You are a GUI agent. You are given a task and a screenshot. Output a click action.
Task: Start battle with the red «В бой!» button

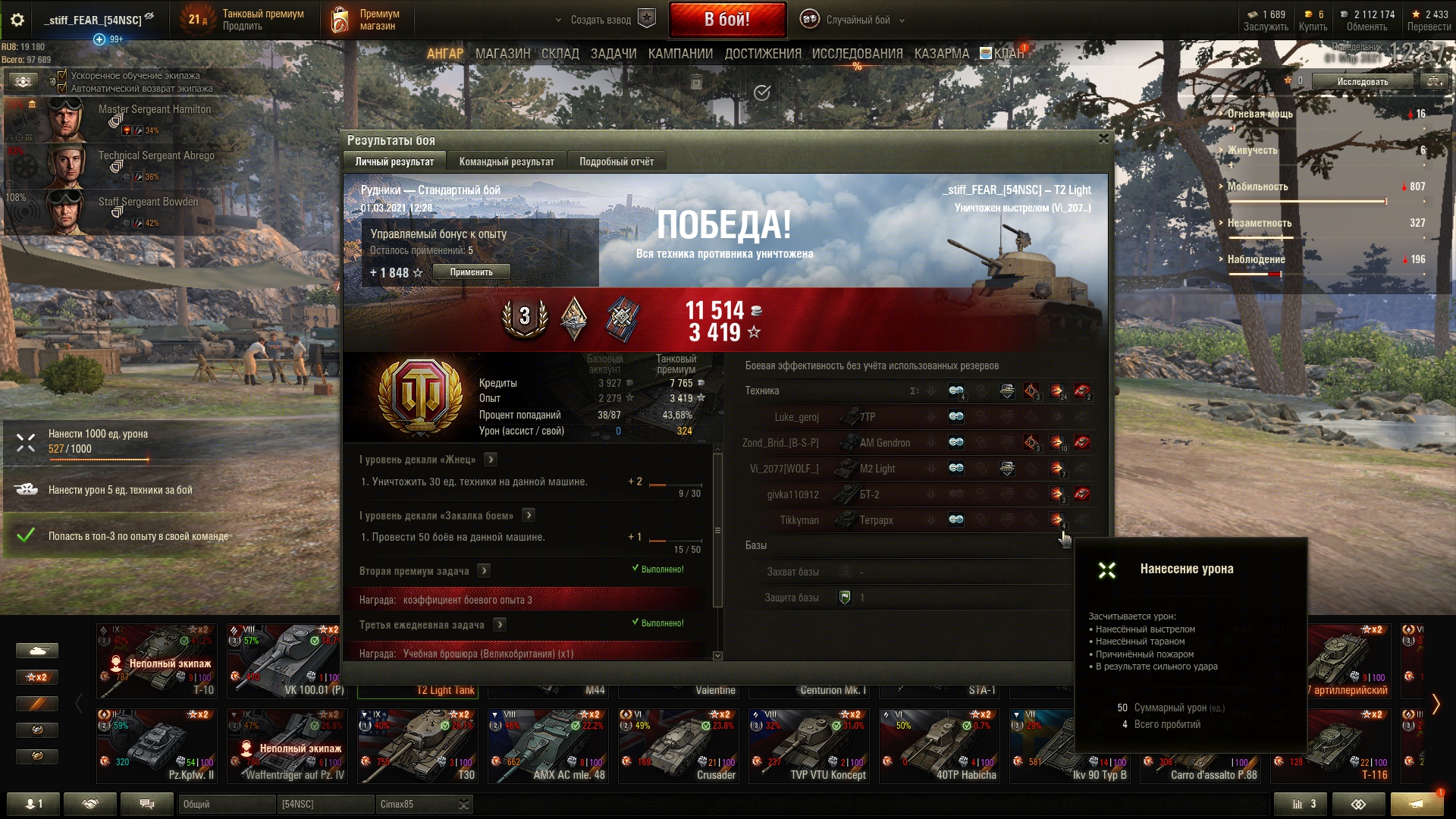726,20
